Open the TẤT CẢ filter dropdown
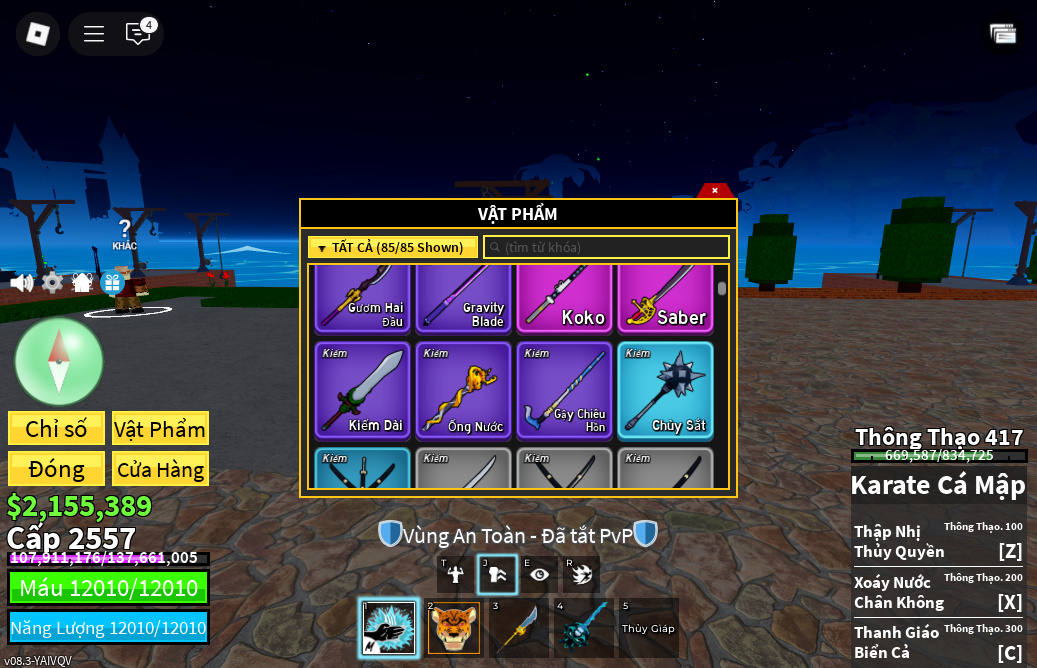The width and height of the screenshot is (1037, 668). tap(393, 247)
